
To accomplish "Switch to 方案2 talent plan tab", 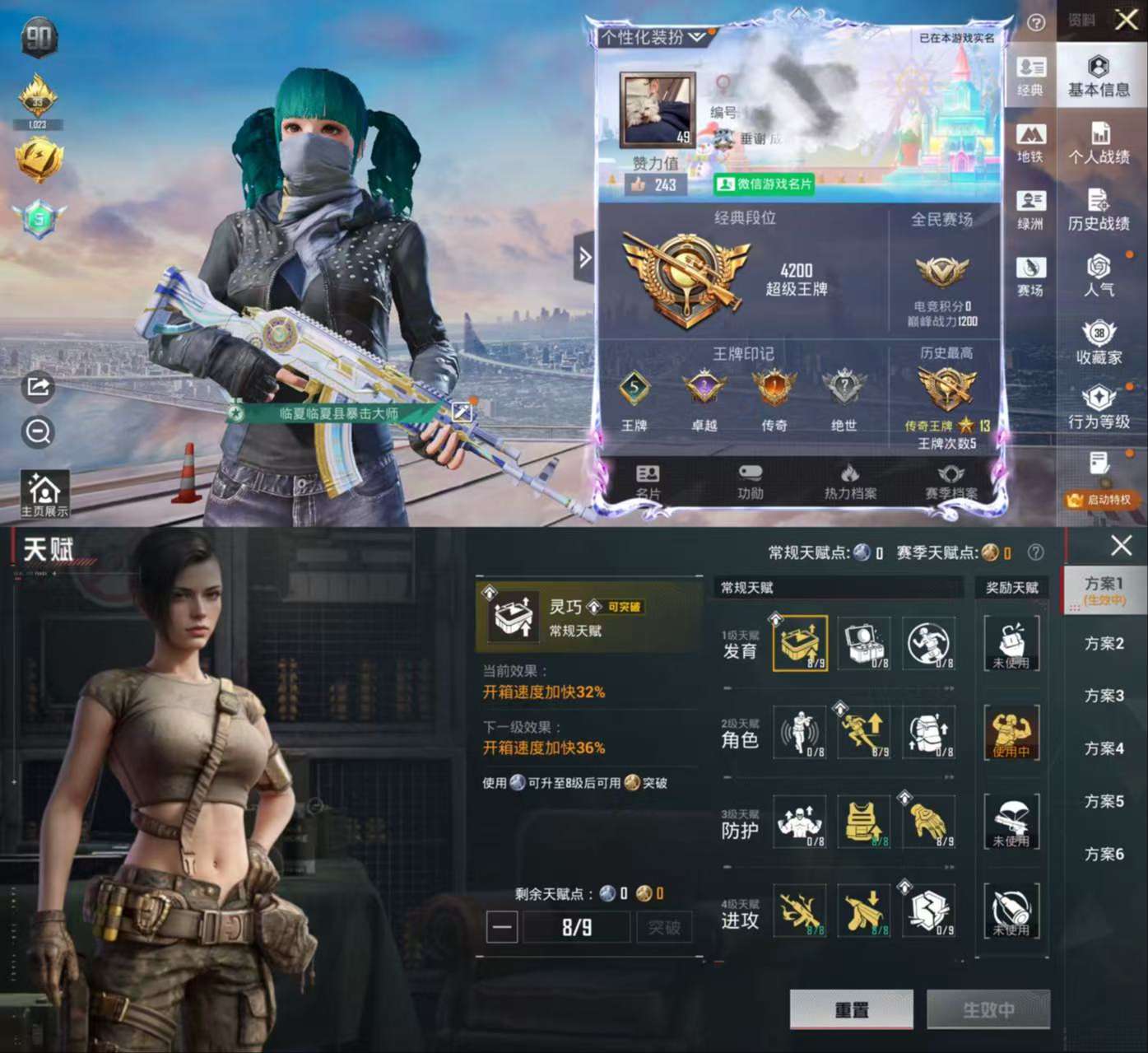I will pos(1104,643).
